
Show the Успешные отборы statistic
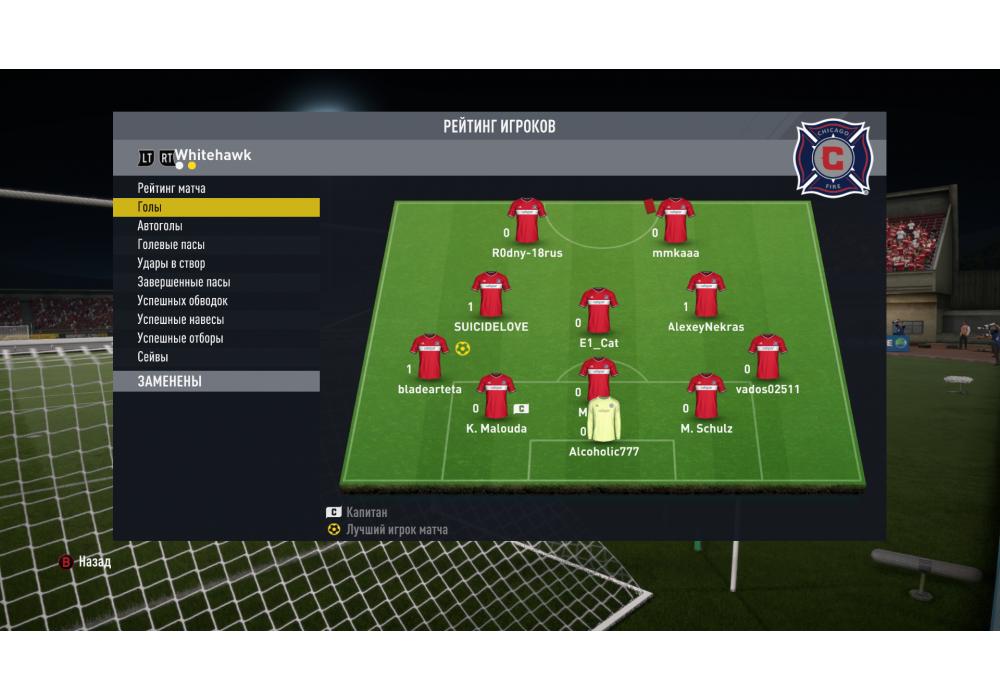point(180,338)
